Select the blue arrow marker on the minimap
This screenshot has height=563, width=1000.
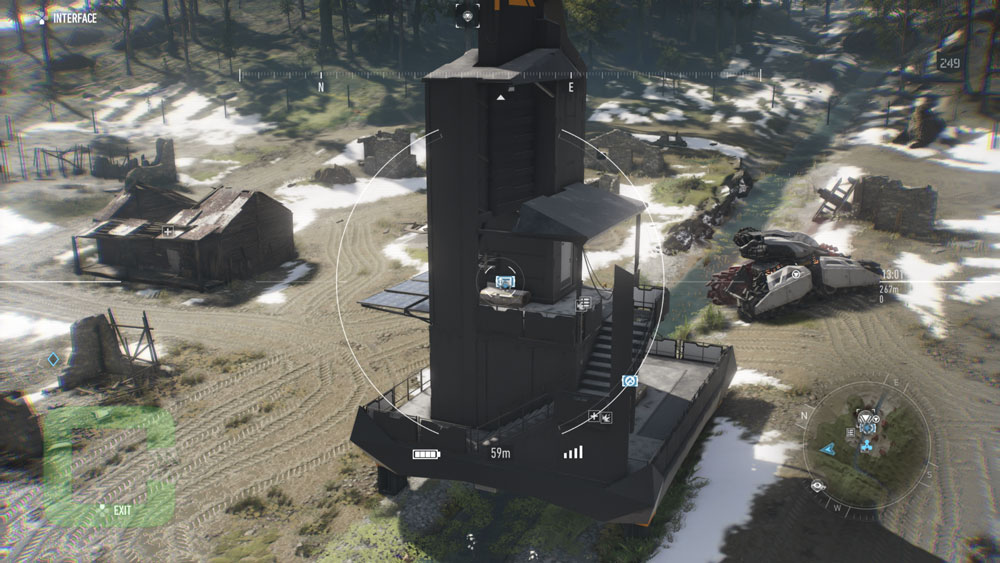tap(828, 449)
